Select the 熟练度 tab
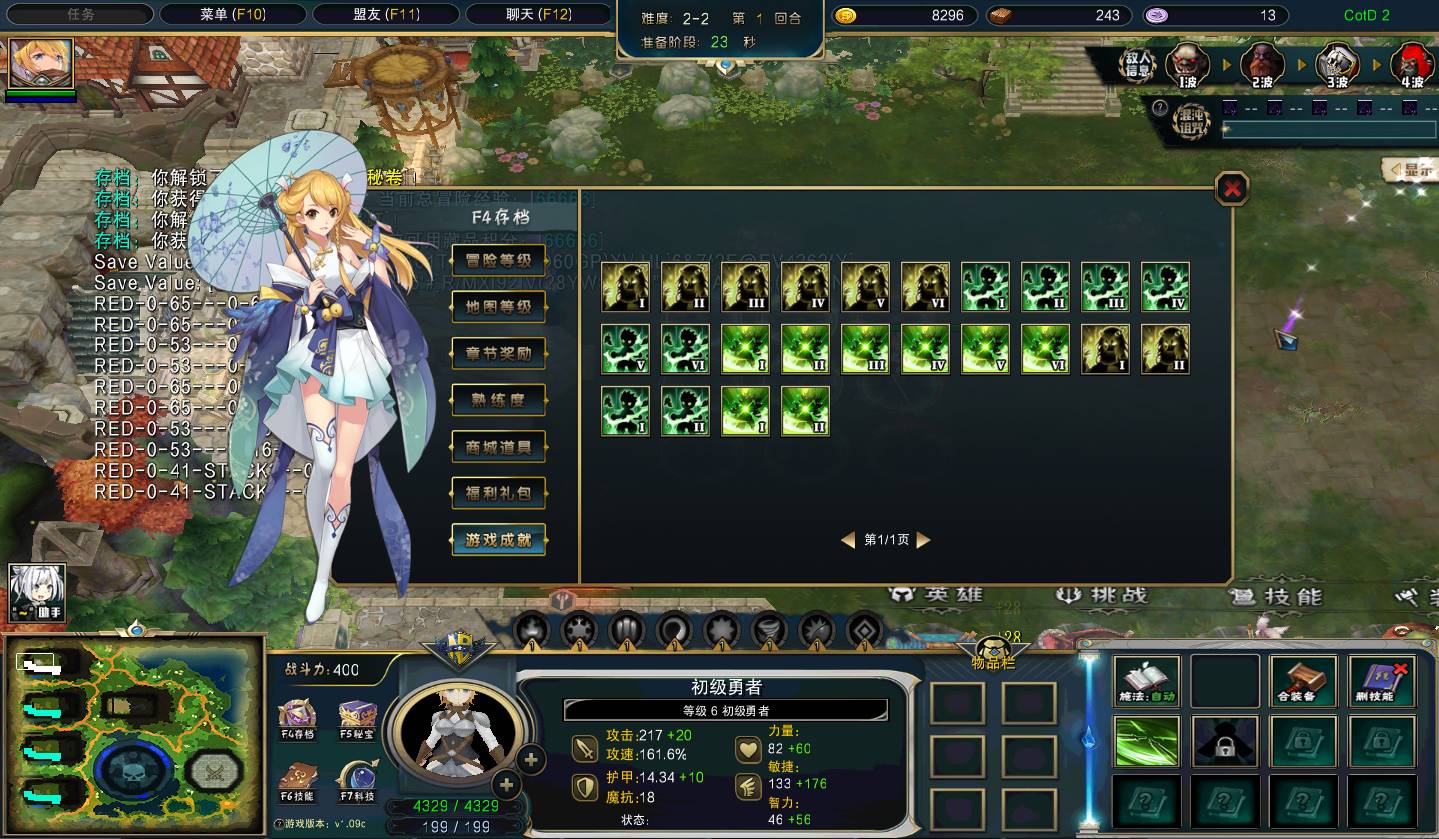This screenshot has height=839, width=1439. [499, 400]
